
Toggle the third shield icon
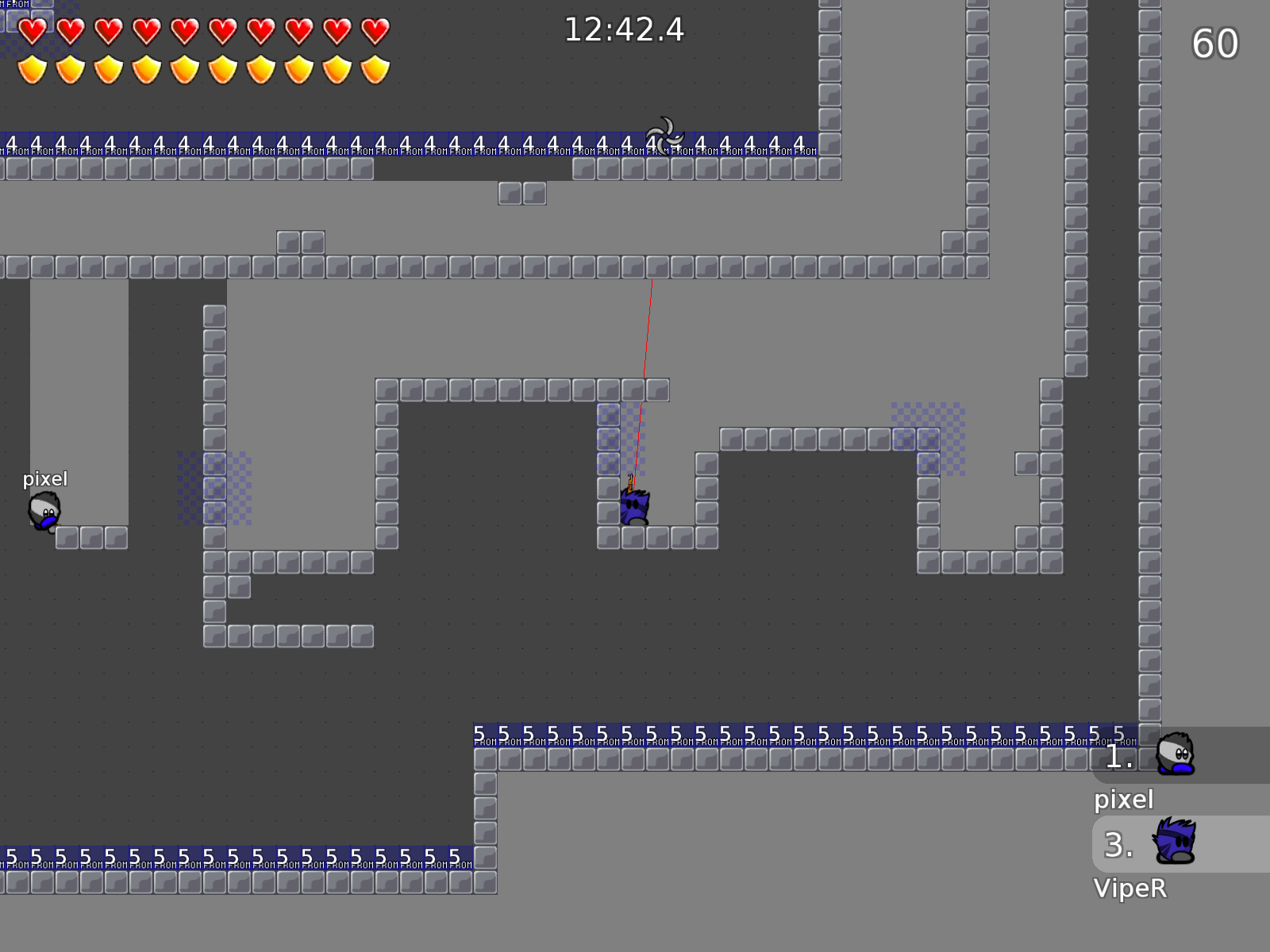(x=108, y=69)
